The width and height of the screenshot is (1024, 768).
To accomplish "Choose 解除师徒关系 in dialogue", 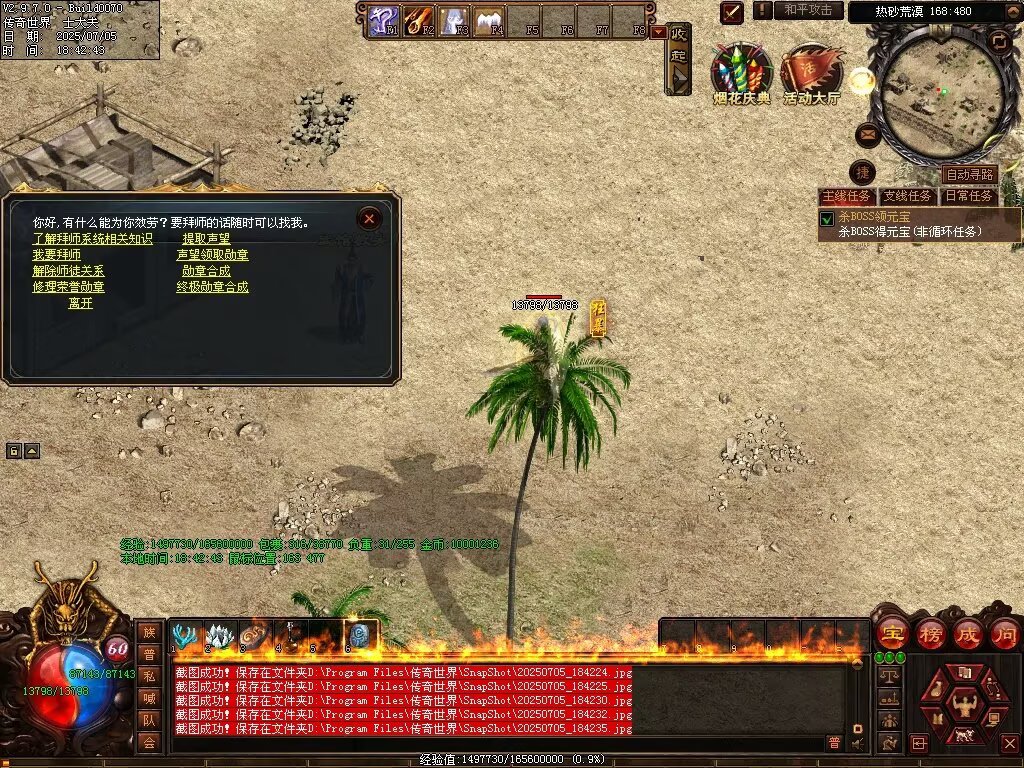I will pyautogui.click(x=68, y=271).
